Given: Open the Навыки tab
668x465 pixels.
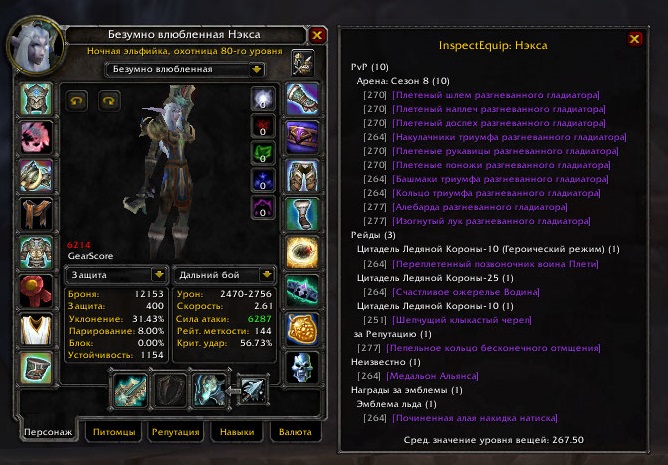Looking at the screenshot, I should tap(237, 432).
